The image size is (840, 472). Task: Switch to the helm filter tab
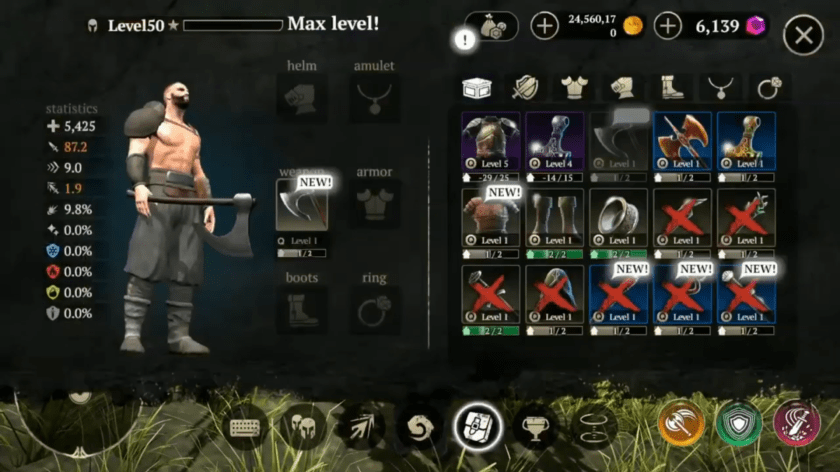[x=623, y=88]
